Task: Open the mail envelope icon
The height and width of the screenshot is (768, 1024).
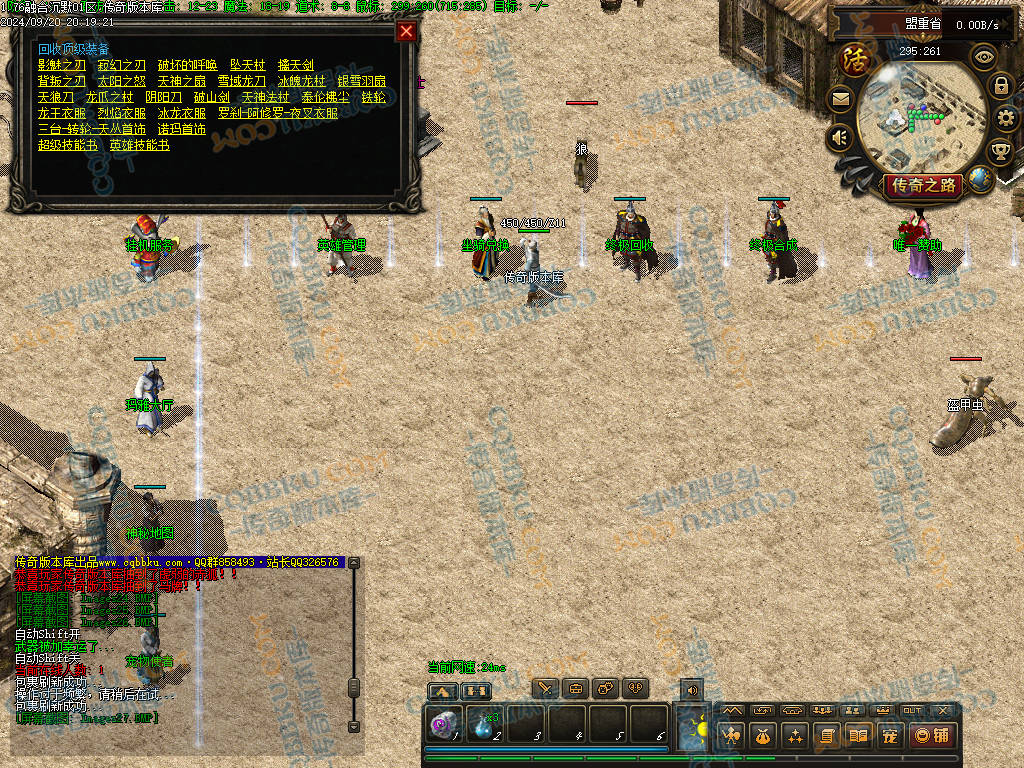Action: pos(840,98)
